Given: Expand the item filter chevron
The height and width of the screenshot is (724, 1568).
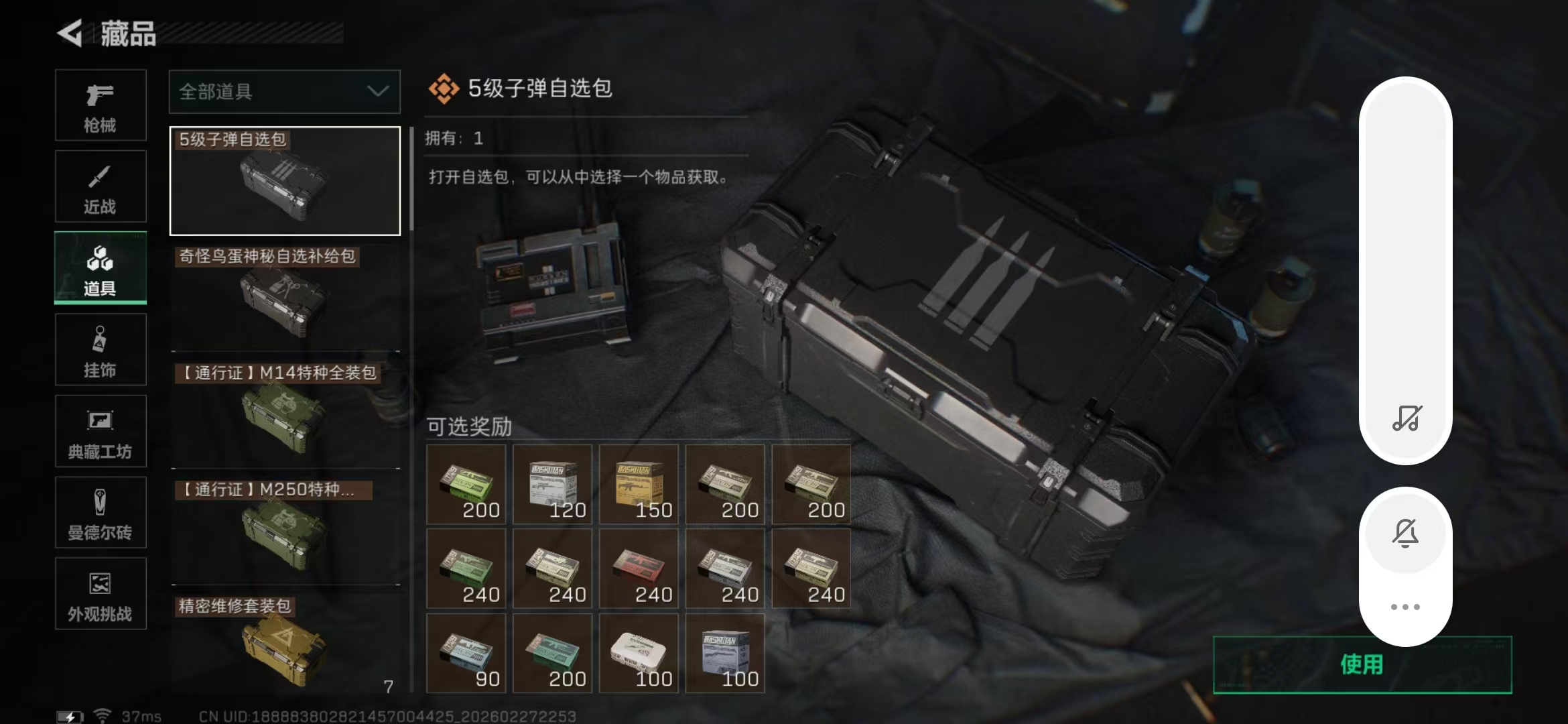Looking at the screenshot, I should click(x=377, y=92).
